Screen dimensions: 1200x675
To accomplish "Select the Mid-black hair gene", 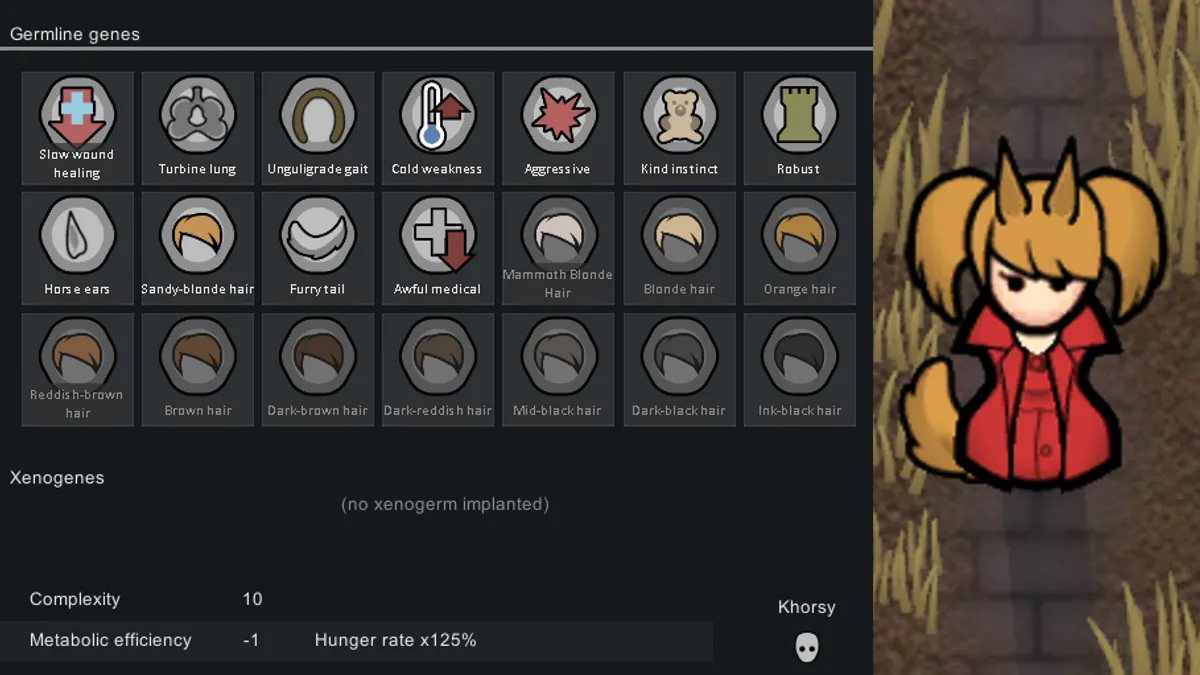I will pyautogui.click(x=558, y=369).
